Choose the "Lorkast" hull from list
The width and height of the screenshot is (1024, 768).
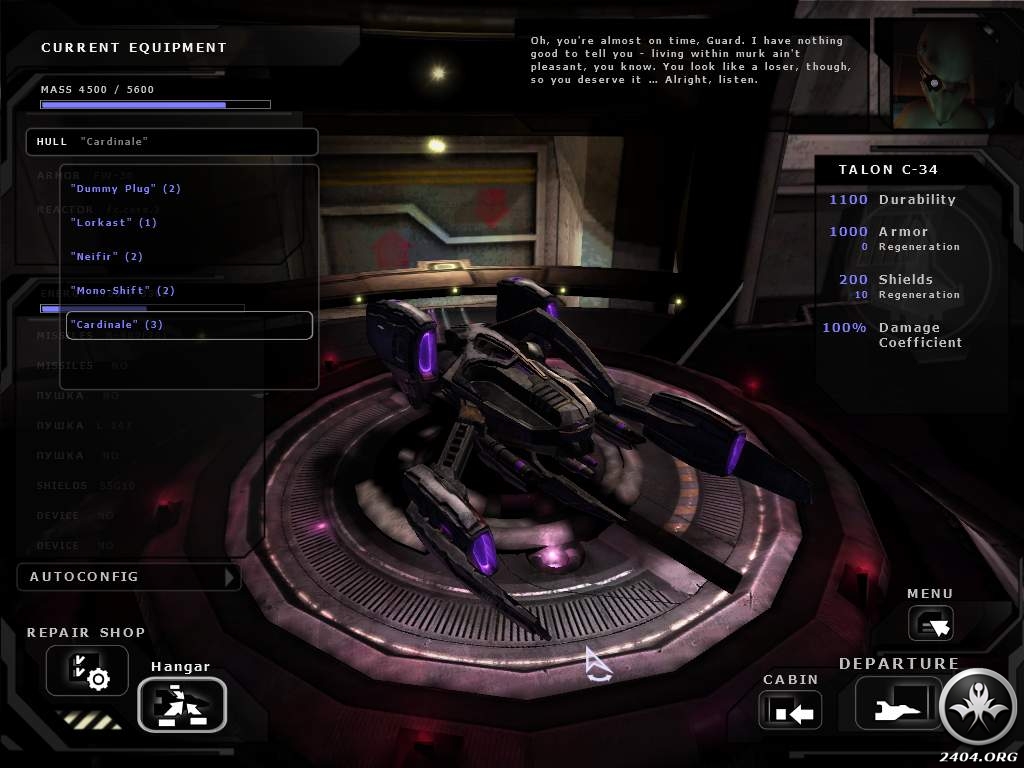point(114,222)
